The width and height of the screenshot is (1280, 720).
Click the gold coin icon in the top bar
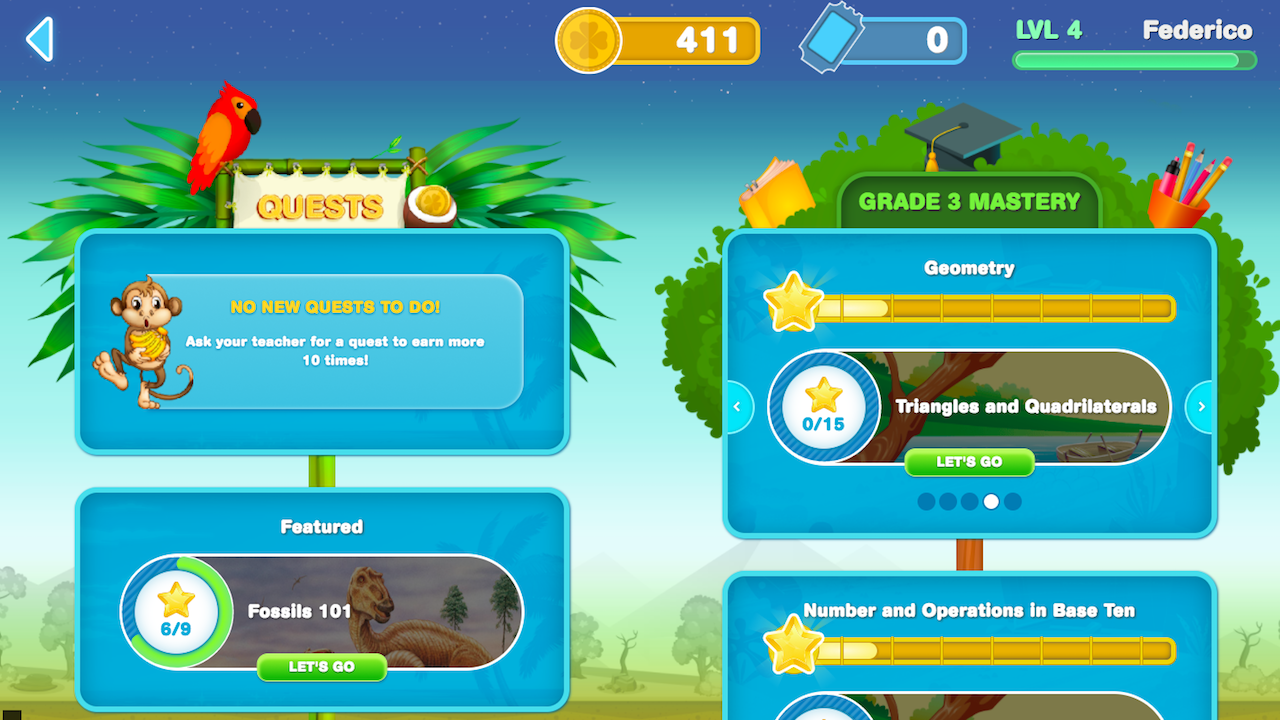588,40
